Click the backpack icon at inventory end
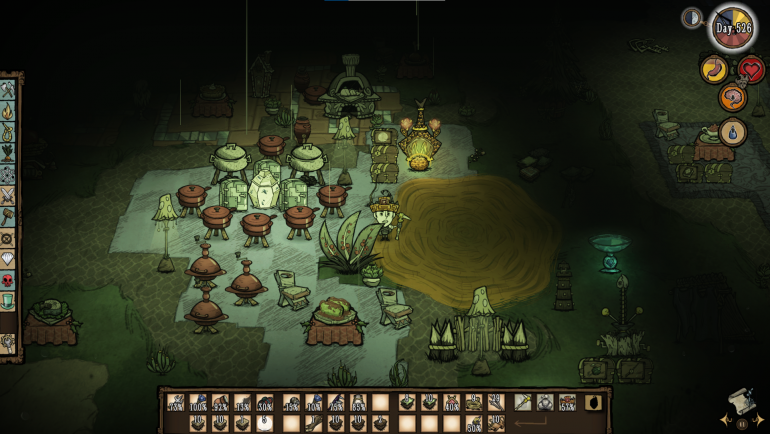Viewport: 770px width, 434px height. [x=594, y=402]
